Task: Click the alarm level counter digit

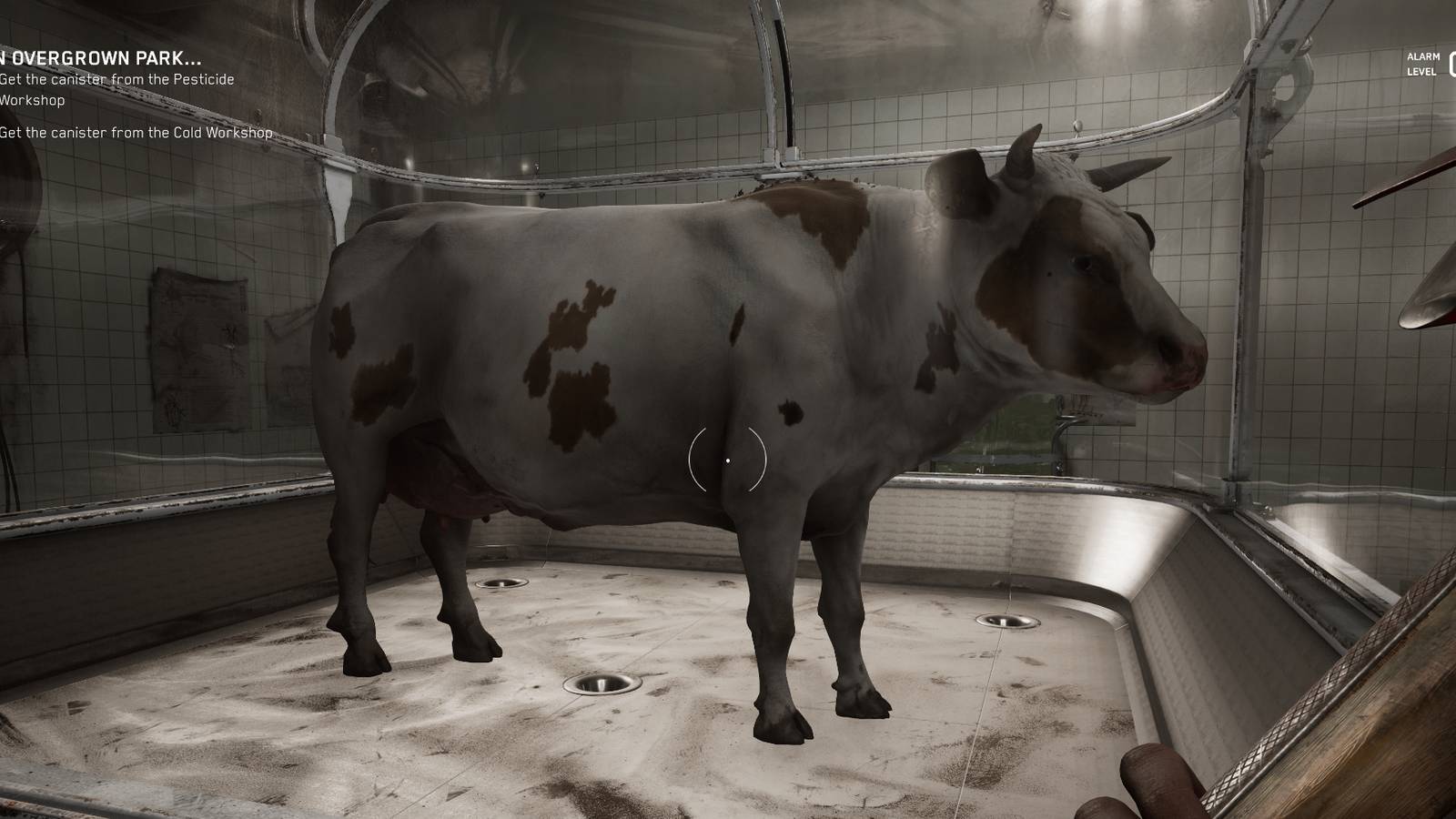Action: pyautogui.click(x=1452, y=64)
